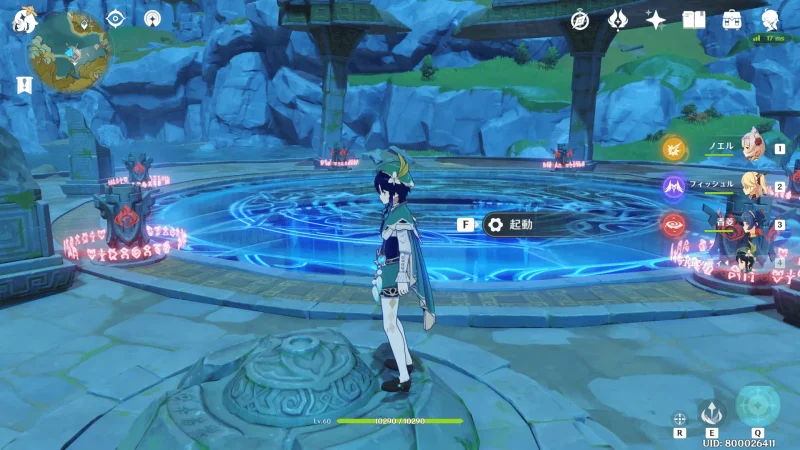Open the Paimon menu icon

24,19
